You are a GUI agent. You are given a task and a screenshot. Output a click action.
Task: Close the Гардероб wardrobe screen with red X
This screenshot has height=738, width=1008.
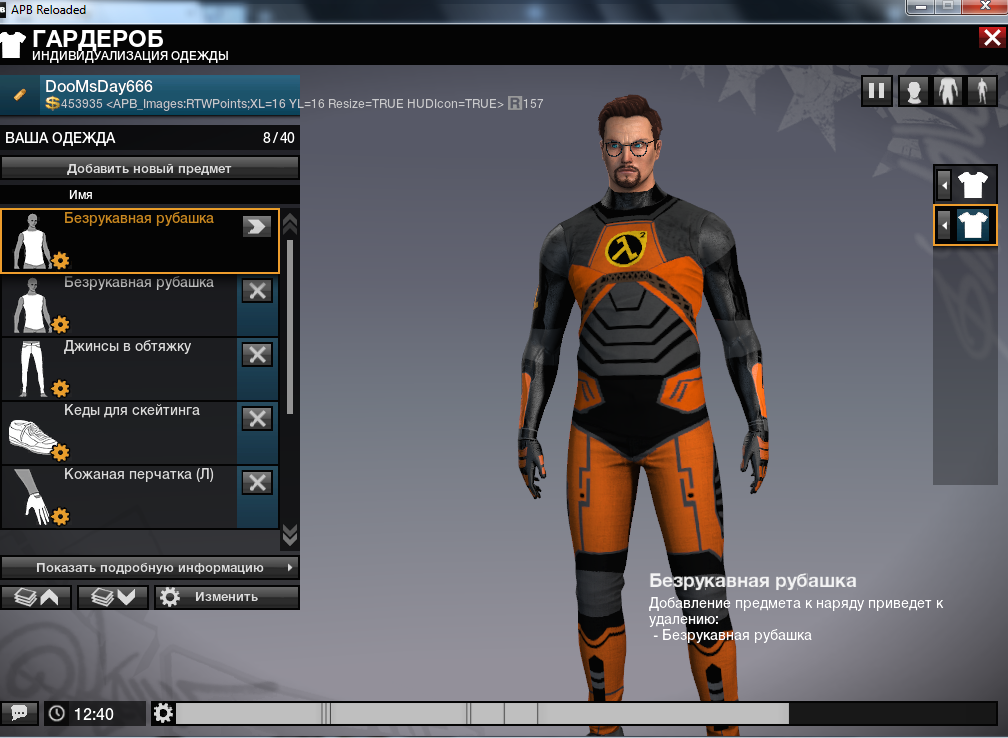(x=992, y=39)
